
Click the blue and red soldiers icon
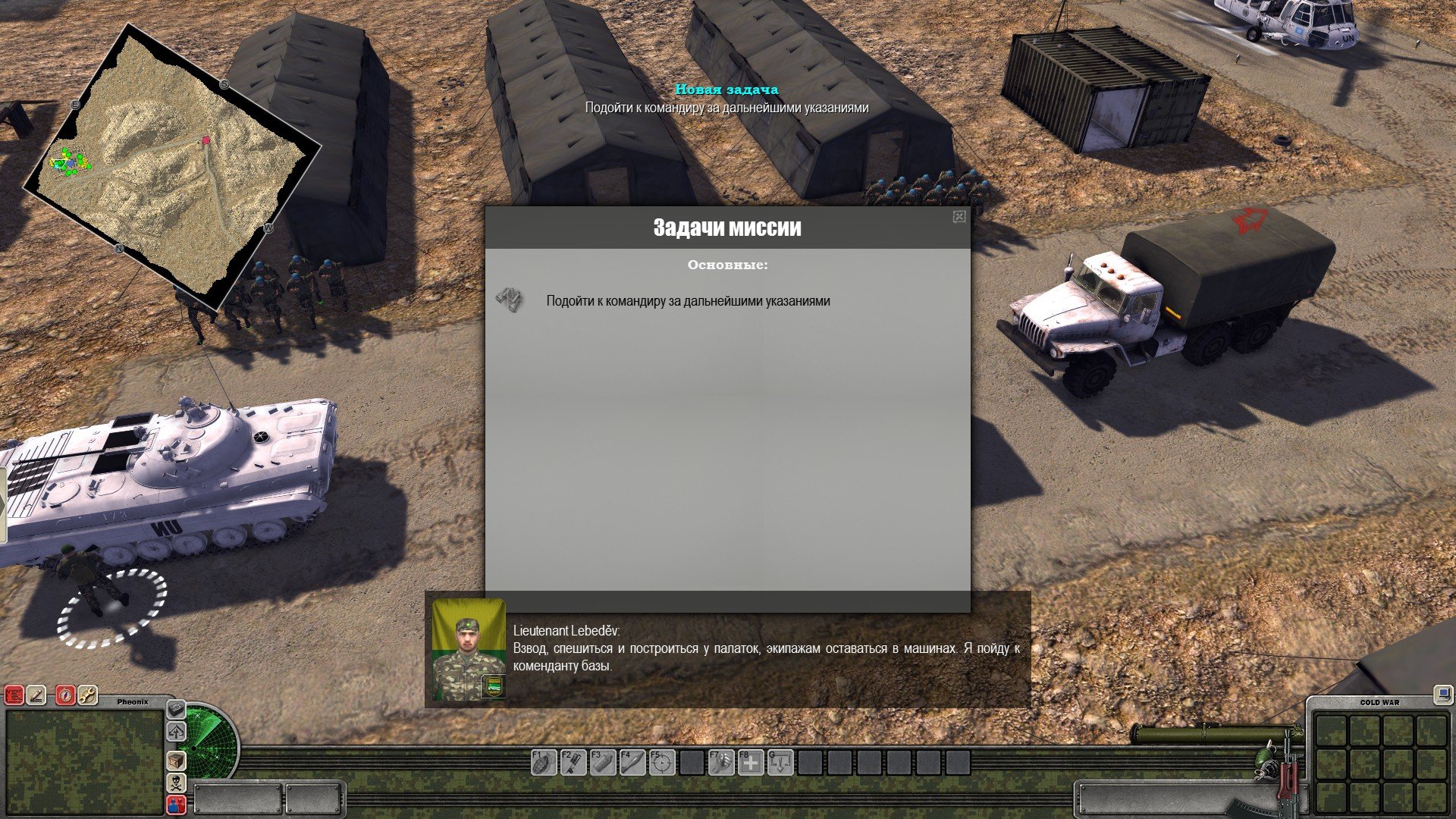tap(176, 805)
